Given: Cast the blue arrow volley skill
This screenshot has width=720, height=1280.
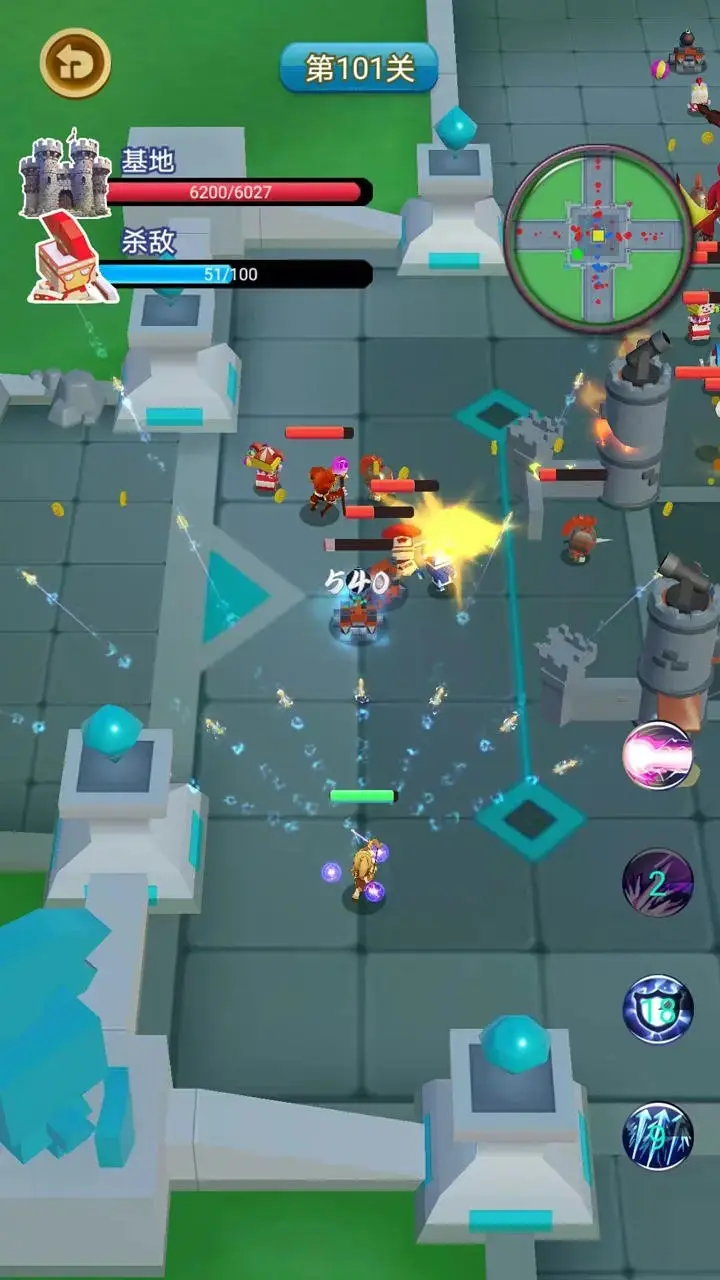Looking at the screenshot, I should click(658, 1136).
